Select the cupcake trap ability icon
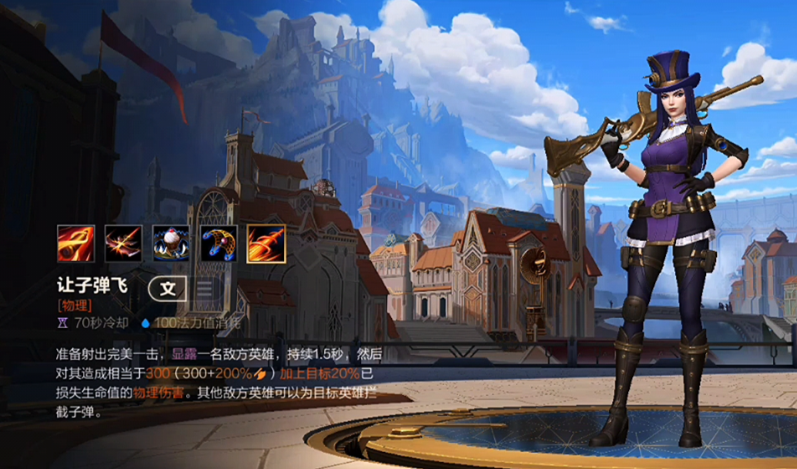This screenshot has height=469, width=797. (171, 244)
